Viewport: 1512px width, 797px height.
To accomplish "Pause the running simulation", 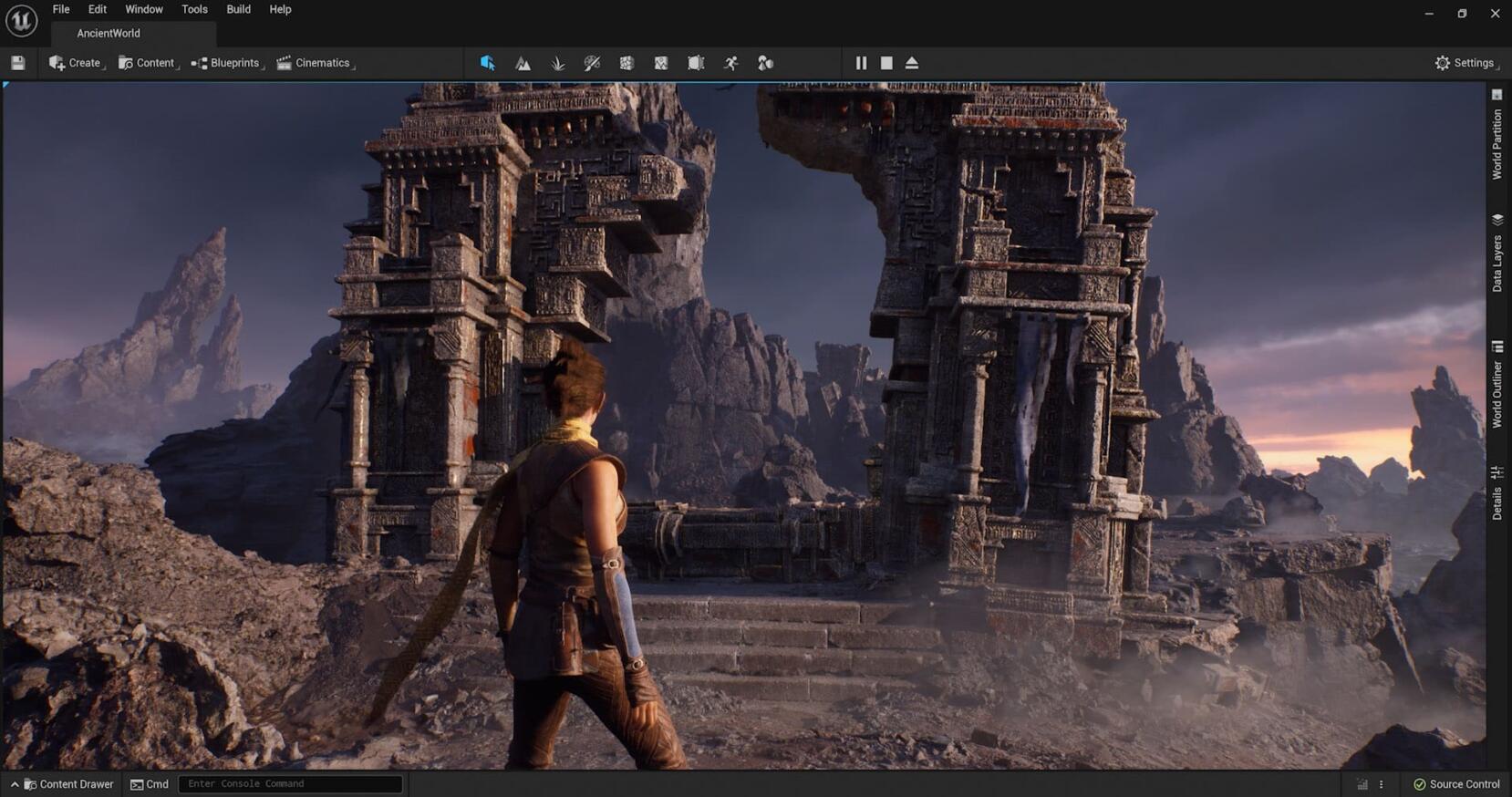I will click(860, 63).
